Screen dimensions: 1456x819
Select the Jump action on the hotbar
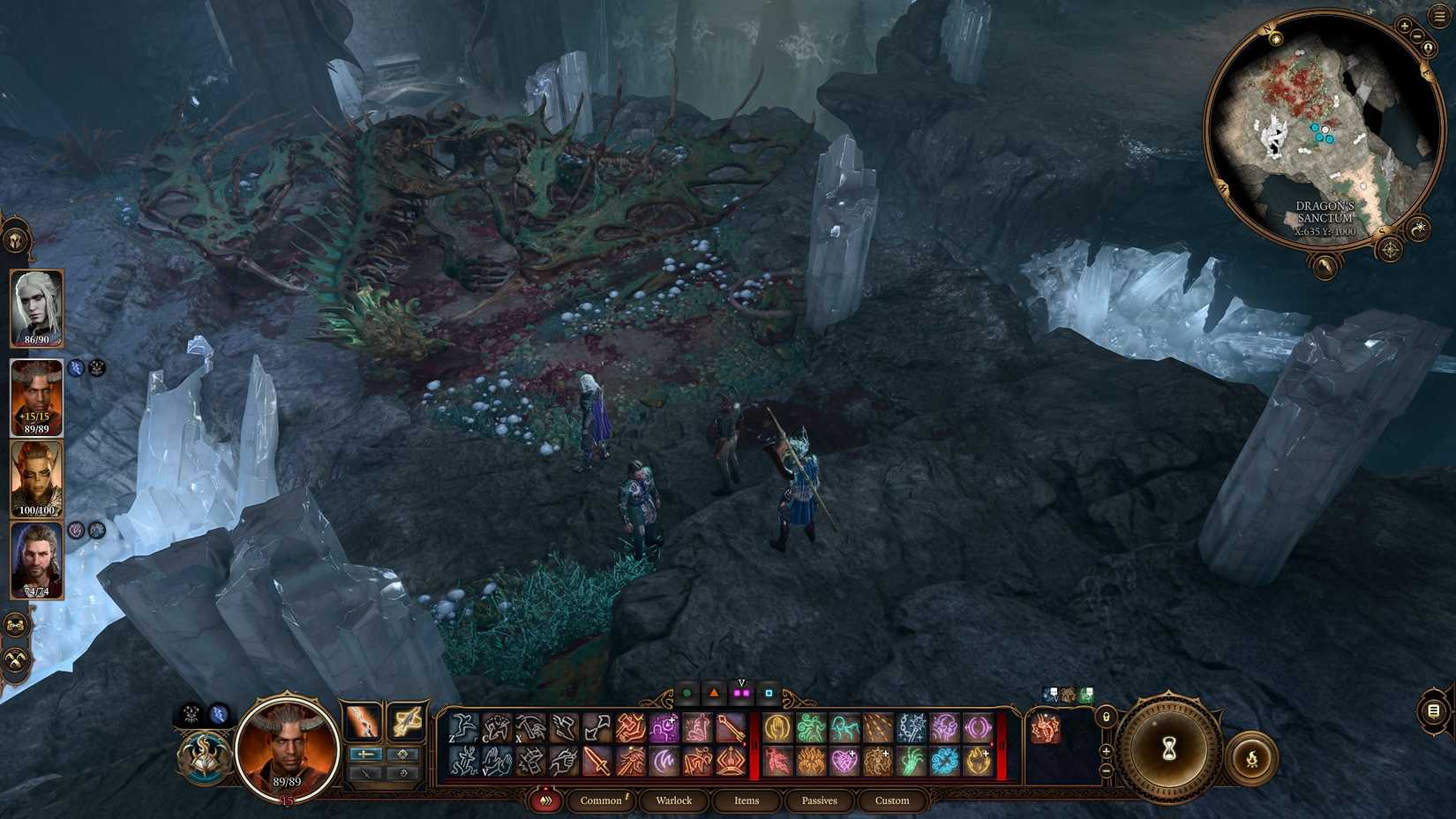pyautogui.click(x=458, y=726)
